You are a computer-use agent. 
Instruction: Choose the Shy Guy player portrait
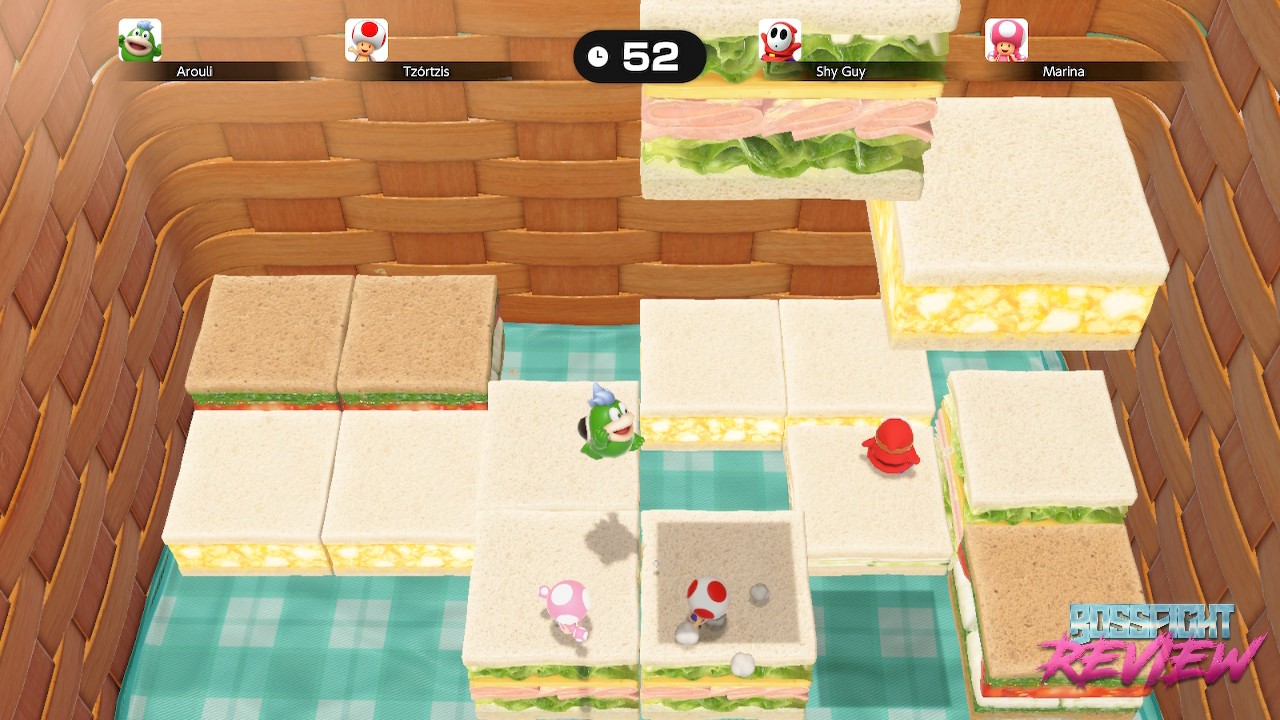(x=779, y=41)
